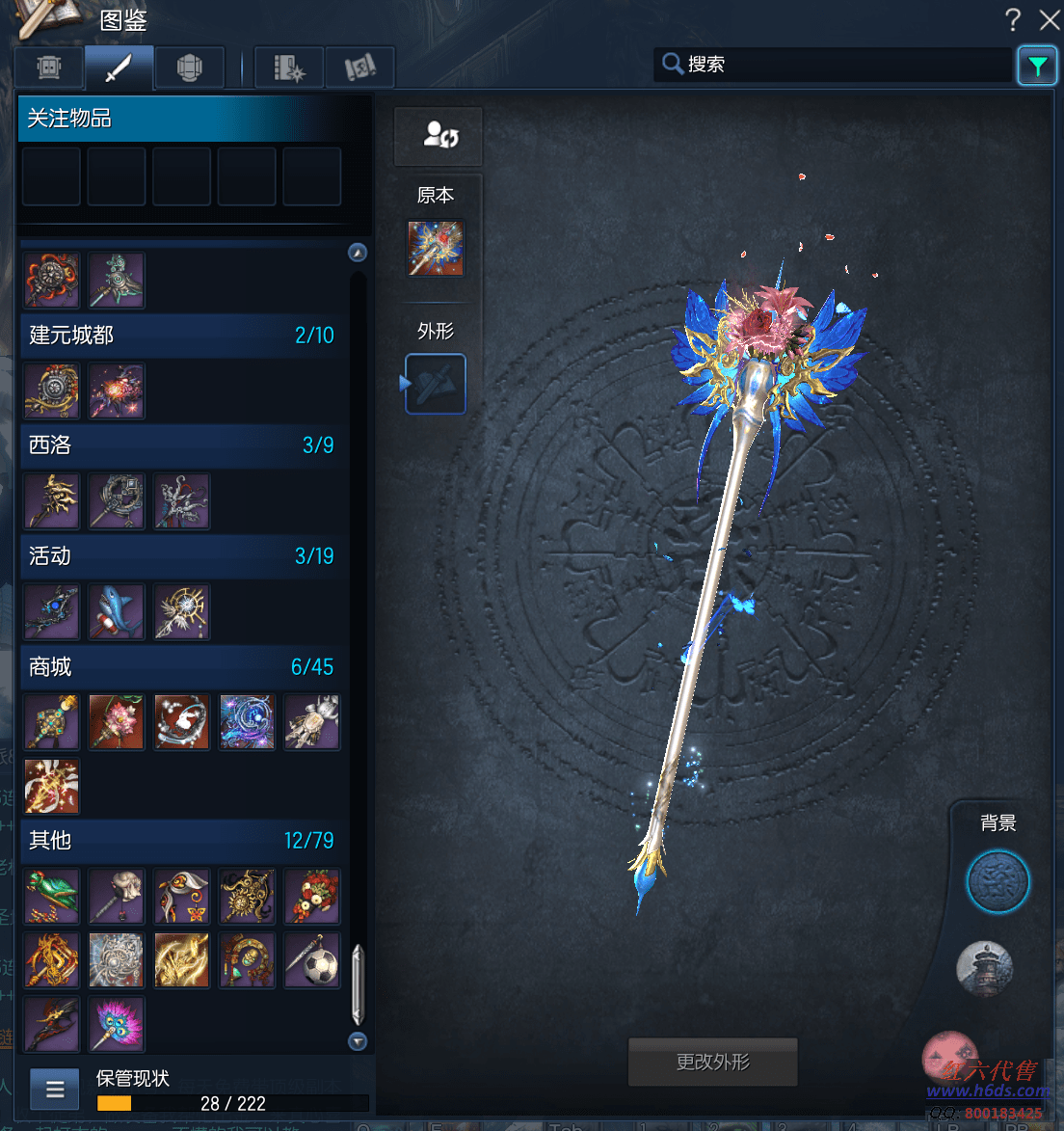Image resolution: width=1064 pixels, height=1131 pixels.
Task: Close the 图鉴 window
Action: [x=1049, y=19]
